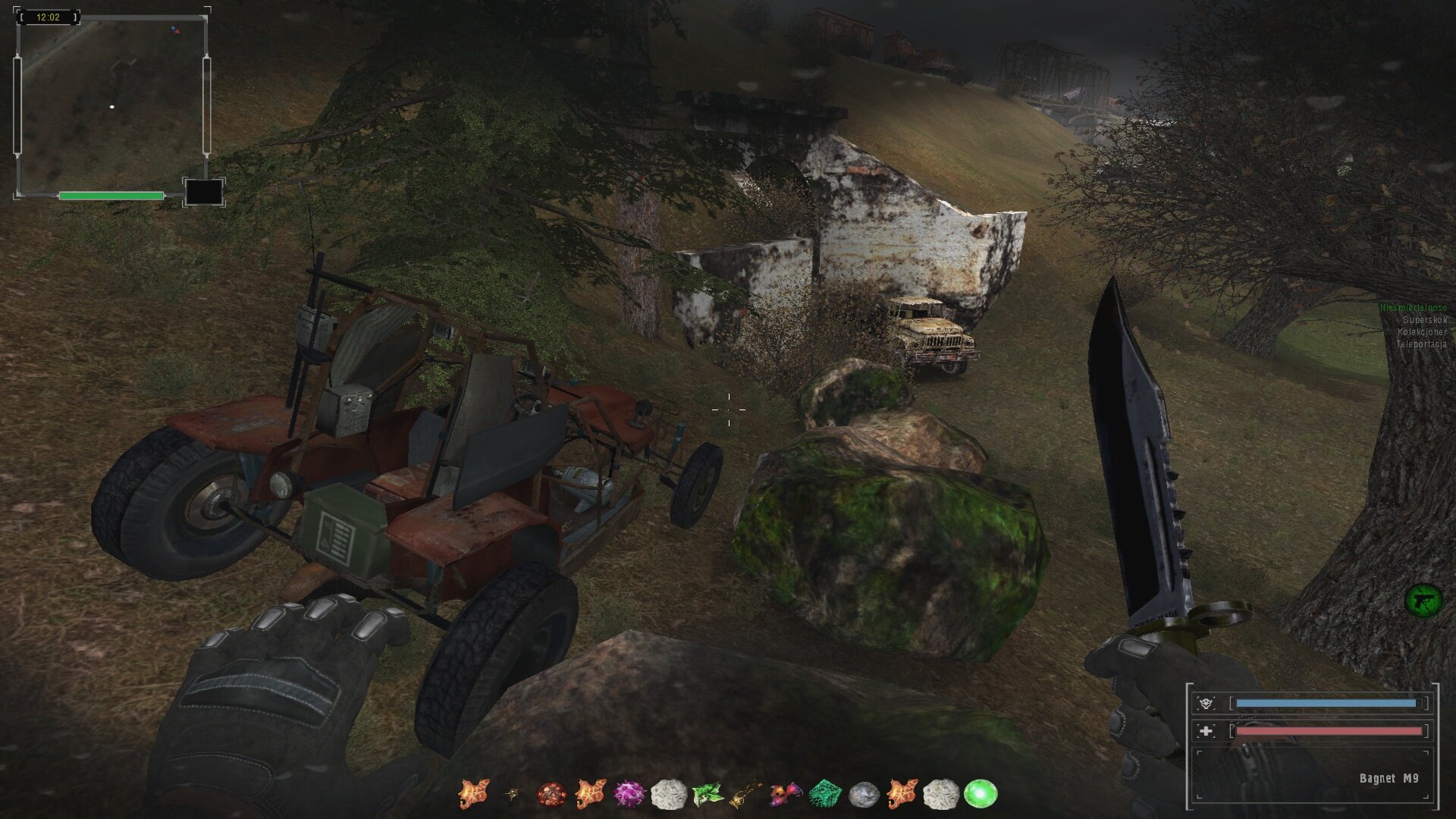Choose the green mesh crystal artifact
This screenshot has height=819, width=1456.
coord(824,795)
